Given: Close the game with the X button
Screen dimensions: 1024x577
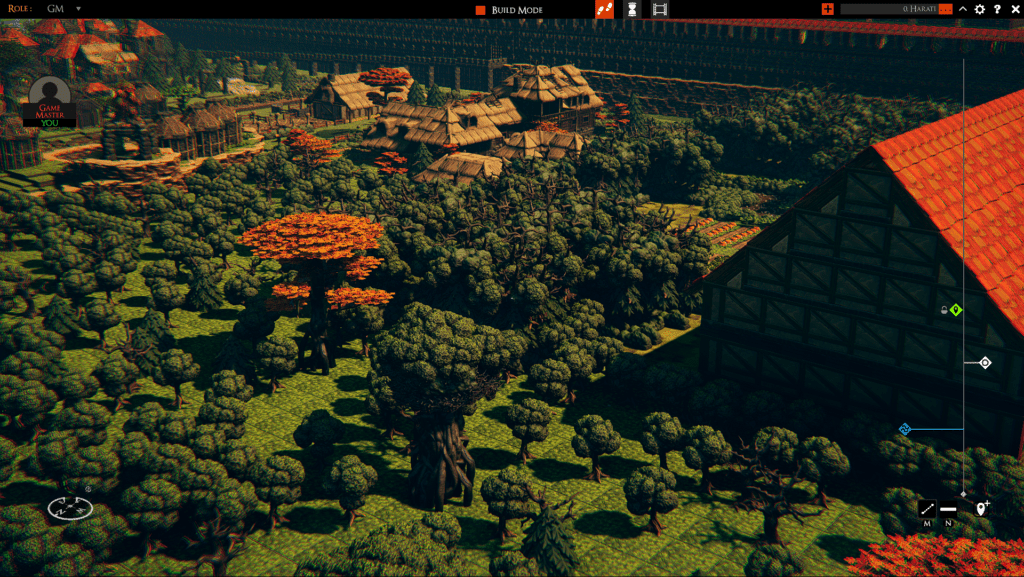Looking at the screenshot, I should tap(1014, 9).
